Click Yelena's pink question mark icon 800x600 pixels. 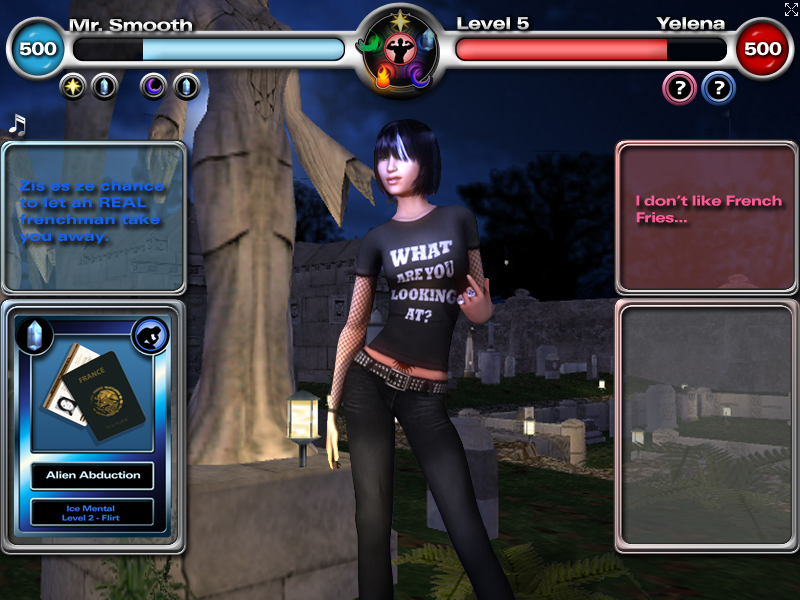[679, 89]
